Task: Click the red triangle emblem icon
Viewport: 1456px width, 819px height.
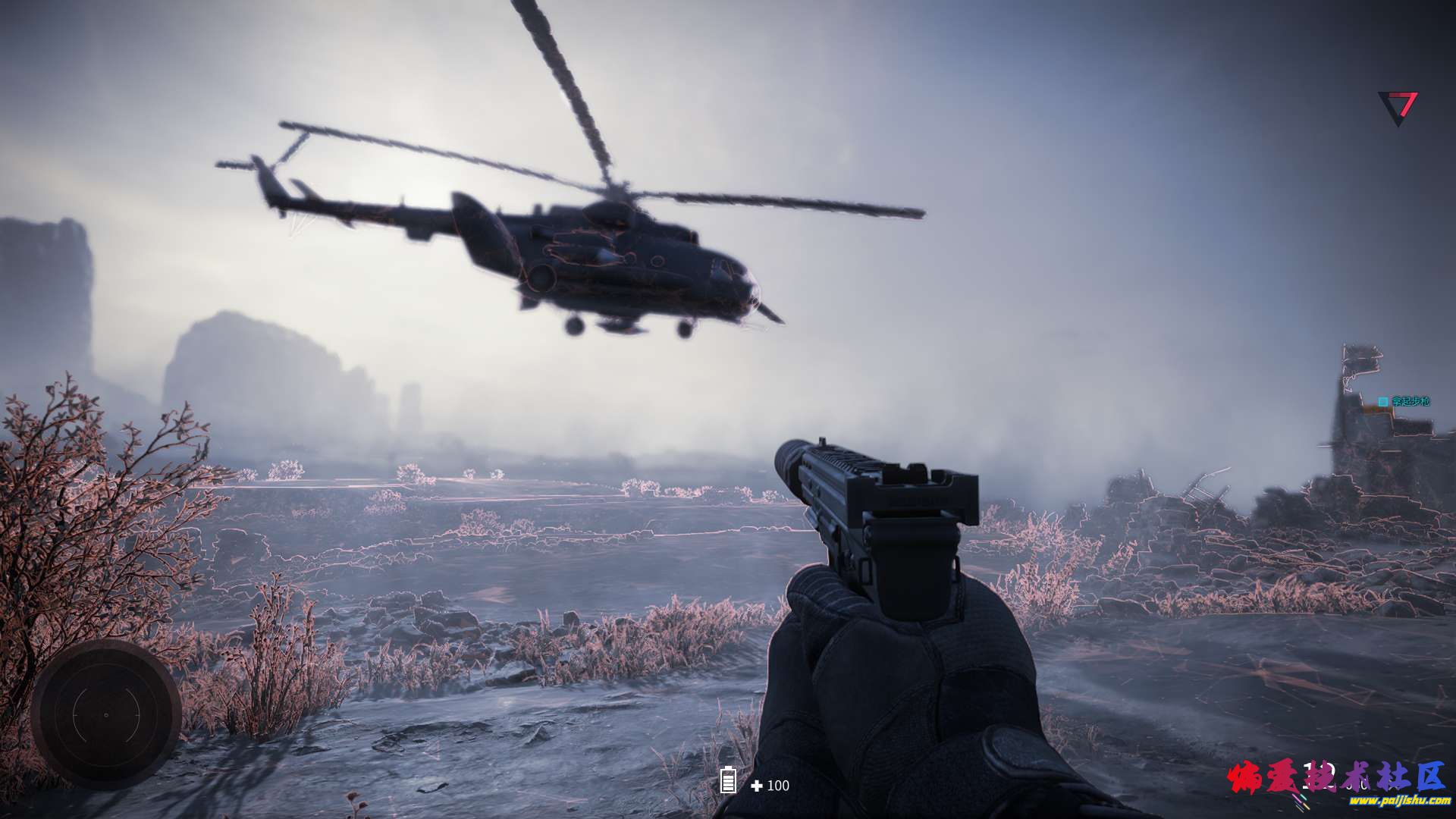Action: pyautogui.click(x=1398, y=107)
